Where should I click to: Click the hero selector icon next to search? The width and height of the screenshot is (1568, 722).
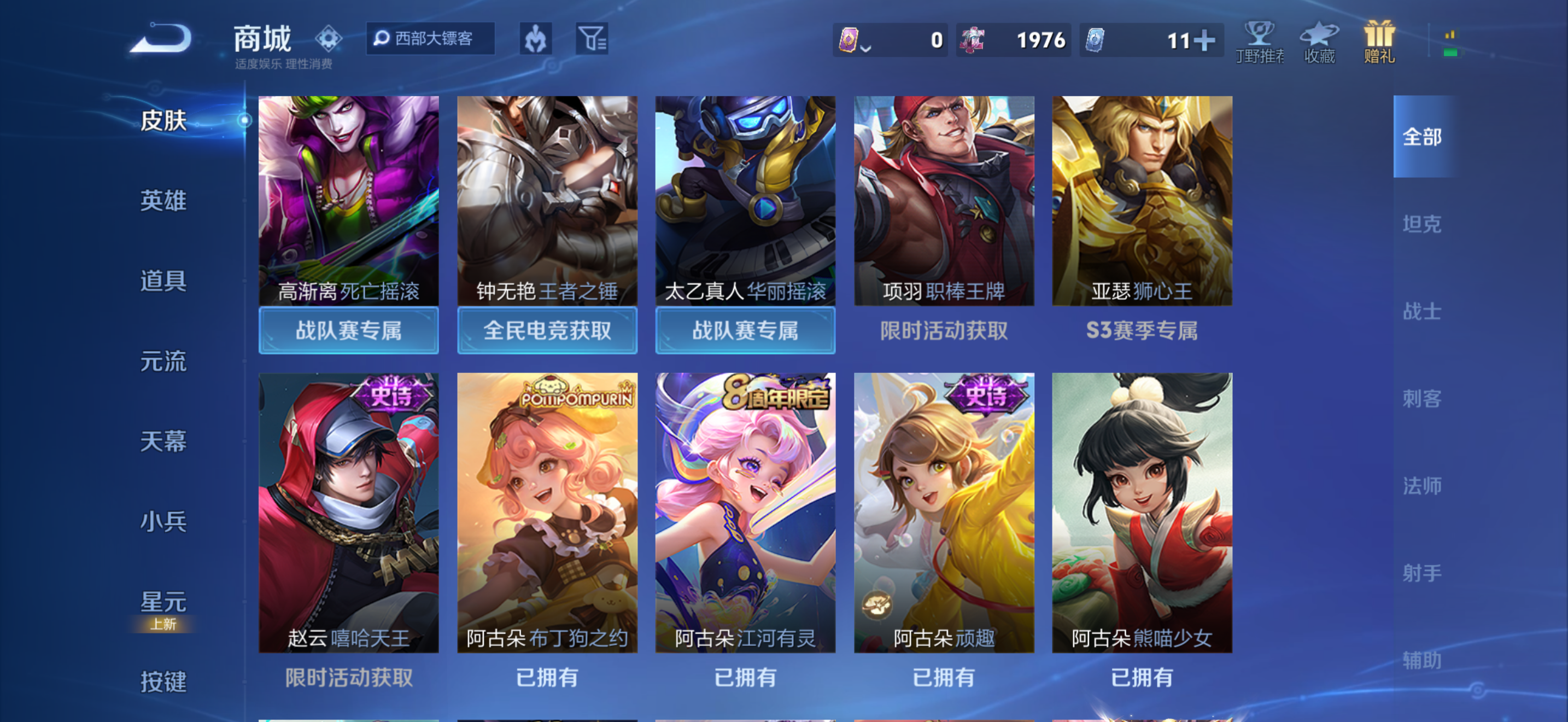coord(536,38)
